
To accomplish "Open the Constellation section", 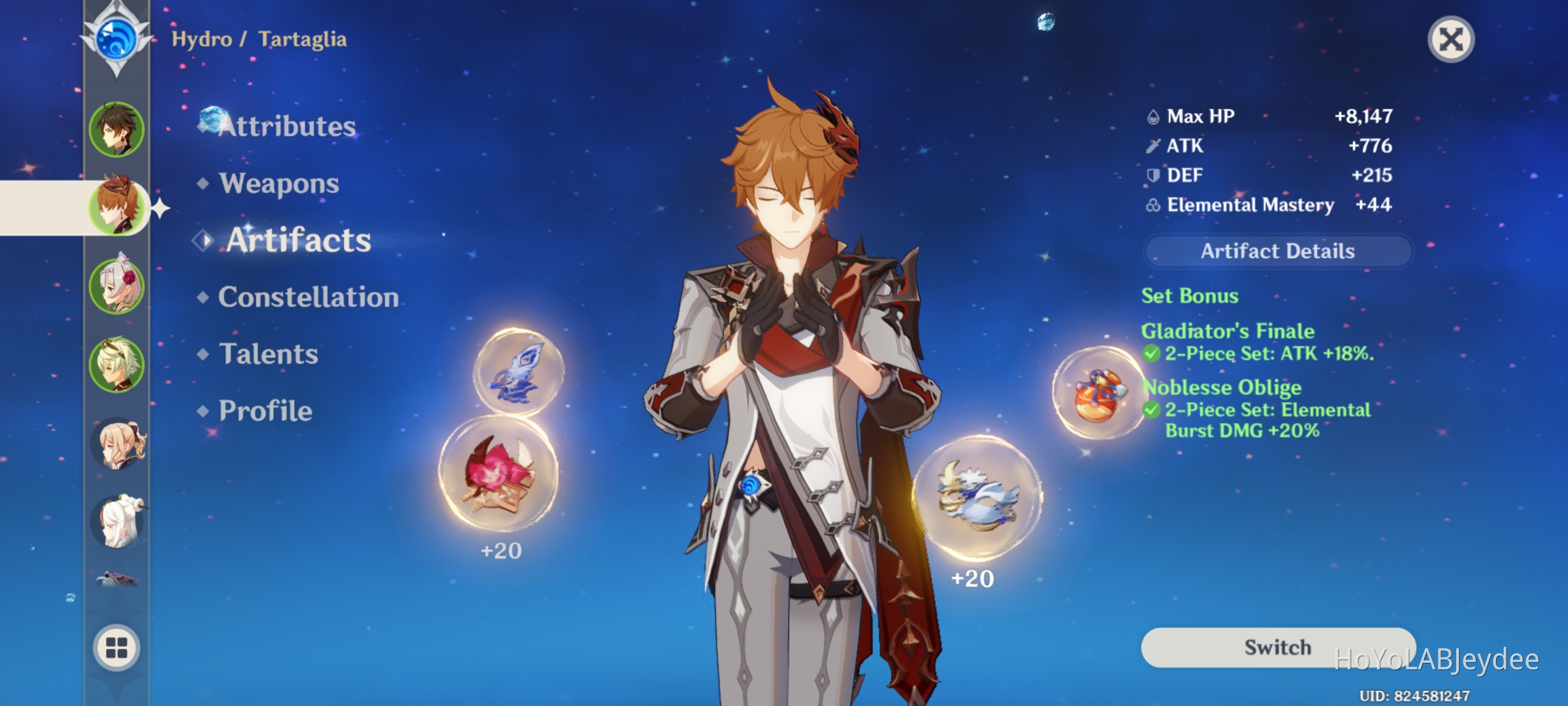I will click(307, 297).
